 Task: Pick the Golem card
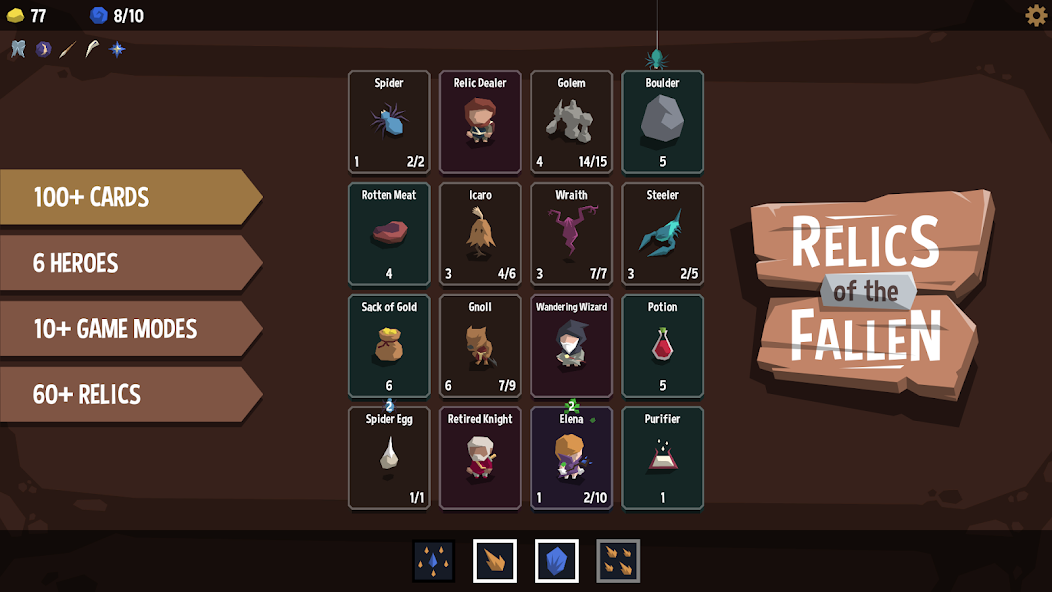571,122
